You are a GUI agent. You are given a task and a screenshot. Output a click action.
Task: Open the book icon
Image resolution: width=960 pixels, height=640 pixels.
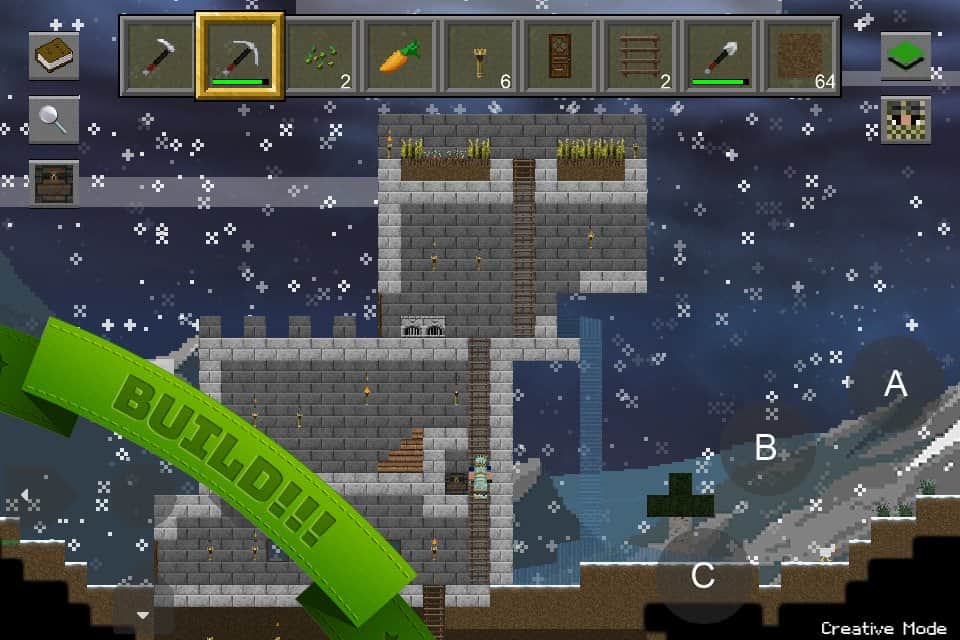[x=53, y=56]
